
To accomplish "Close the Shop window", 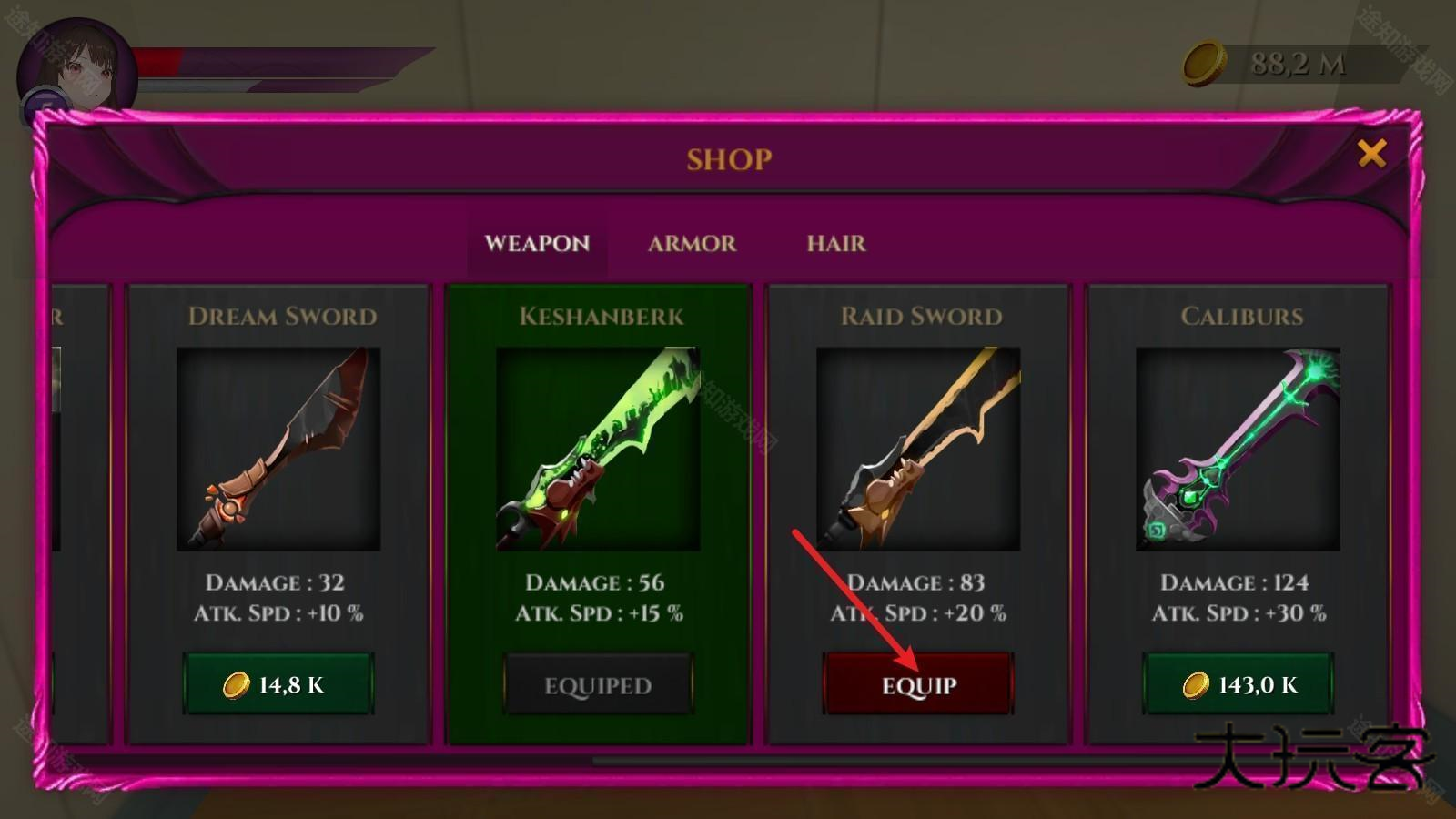I will point(1371,154).
